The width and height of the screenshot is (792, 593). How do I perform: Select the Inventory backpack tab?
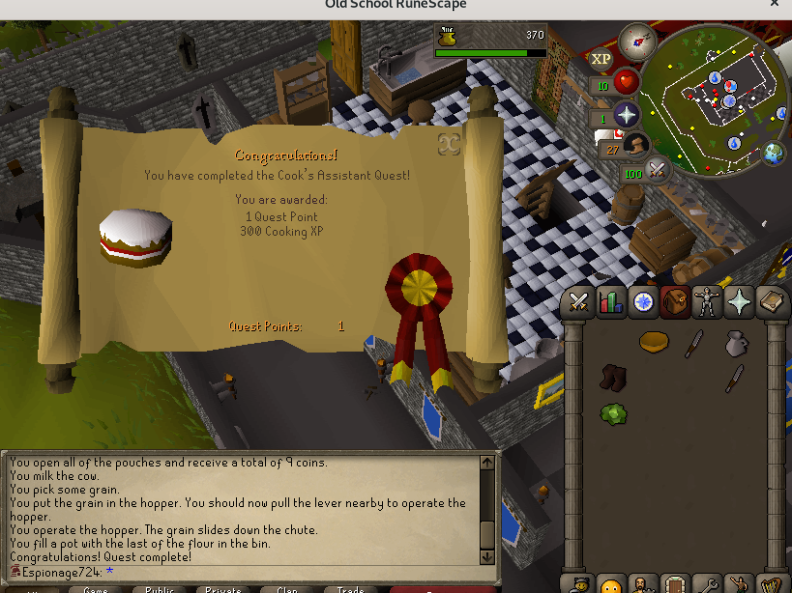point(675,302)
